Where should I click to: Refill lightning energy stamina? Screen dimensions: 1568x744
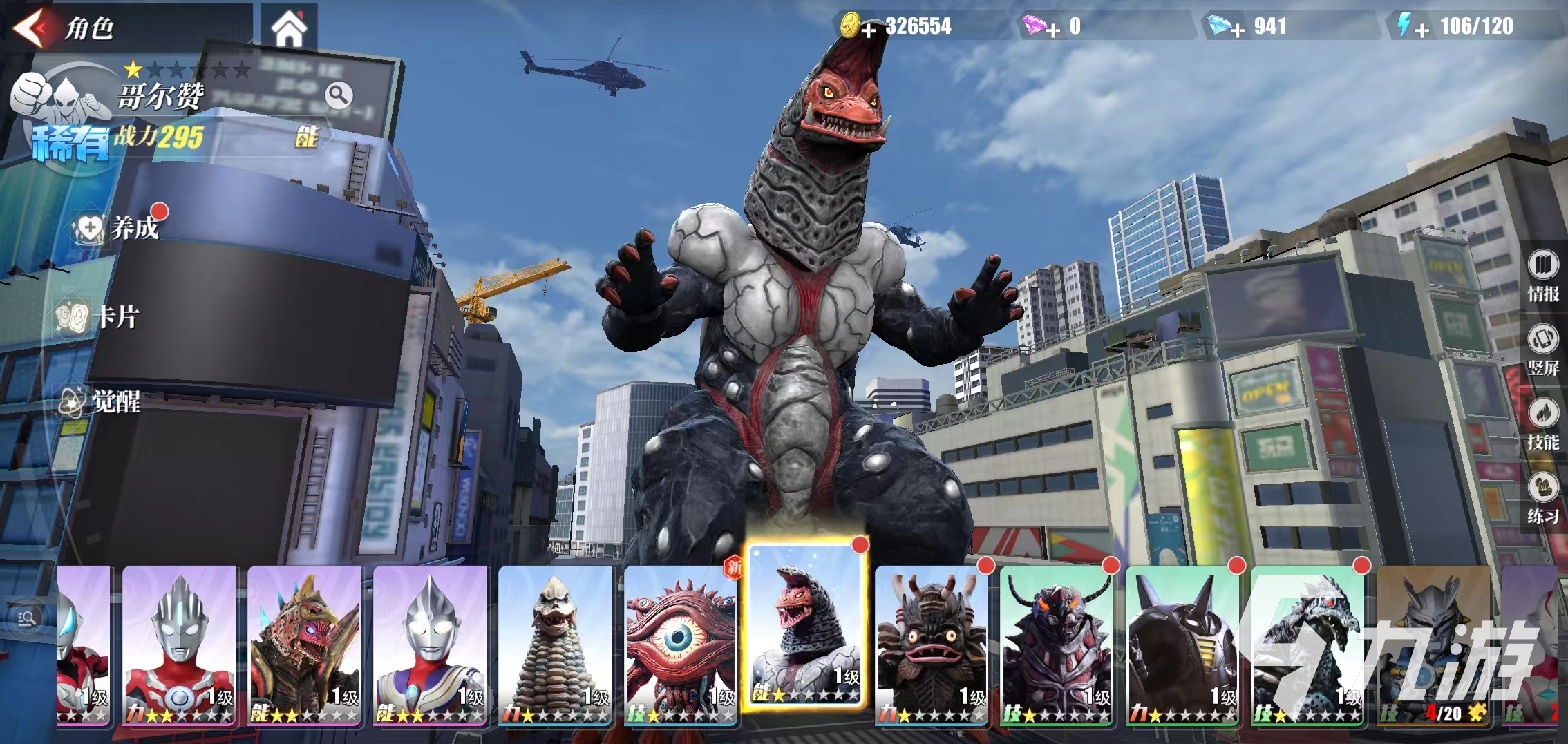tap(1421, 30)
